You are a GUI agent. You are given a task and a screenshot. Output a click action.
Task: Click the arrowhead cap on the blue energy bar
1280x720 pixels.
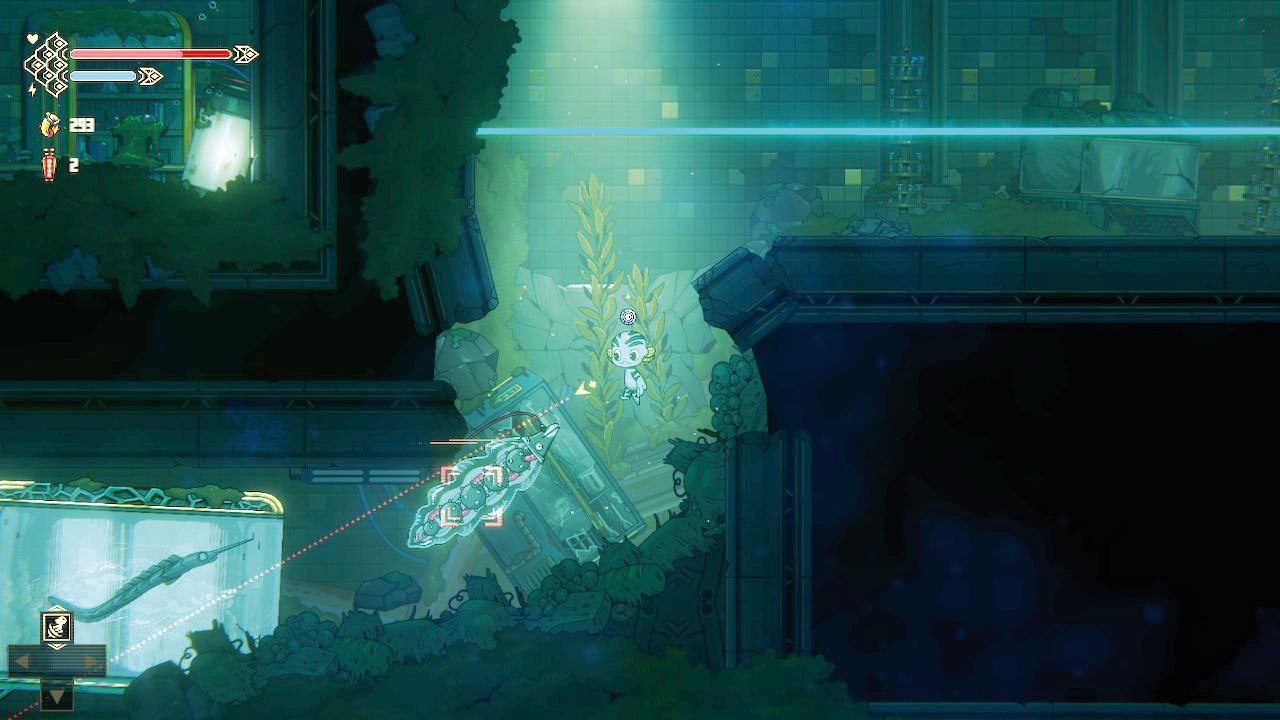pos(150,75)
